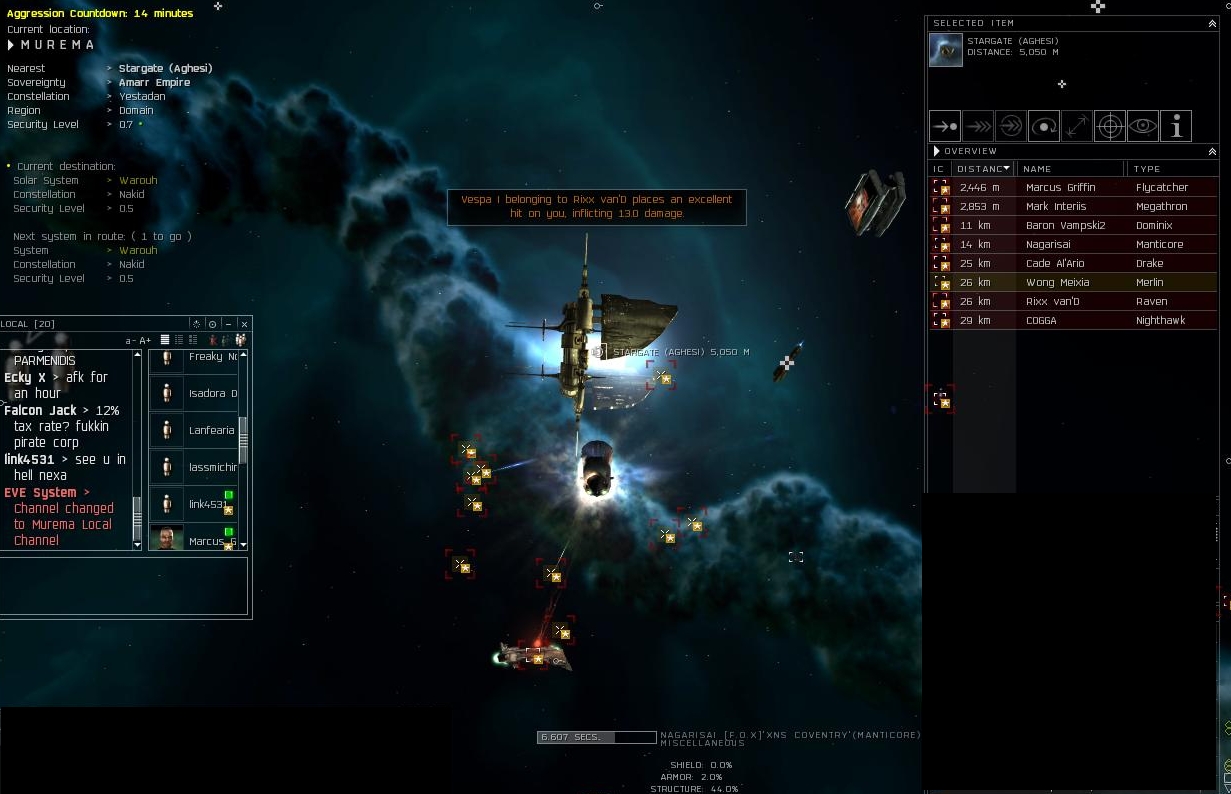Viewport: 1231px width, 794px height.
Task: Sort overview by the Distance column header
Action: (981, 169)
